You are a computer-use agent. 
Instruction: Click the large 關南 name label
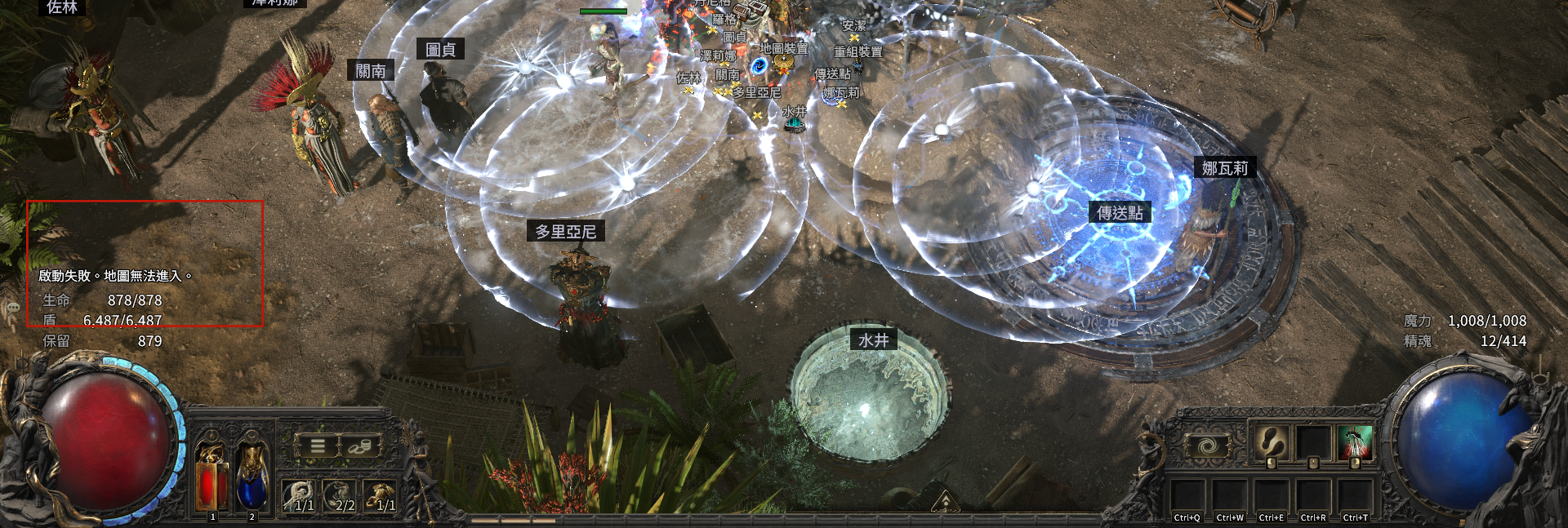click(x=371, y=71)
